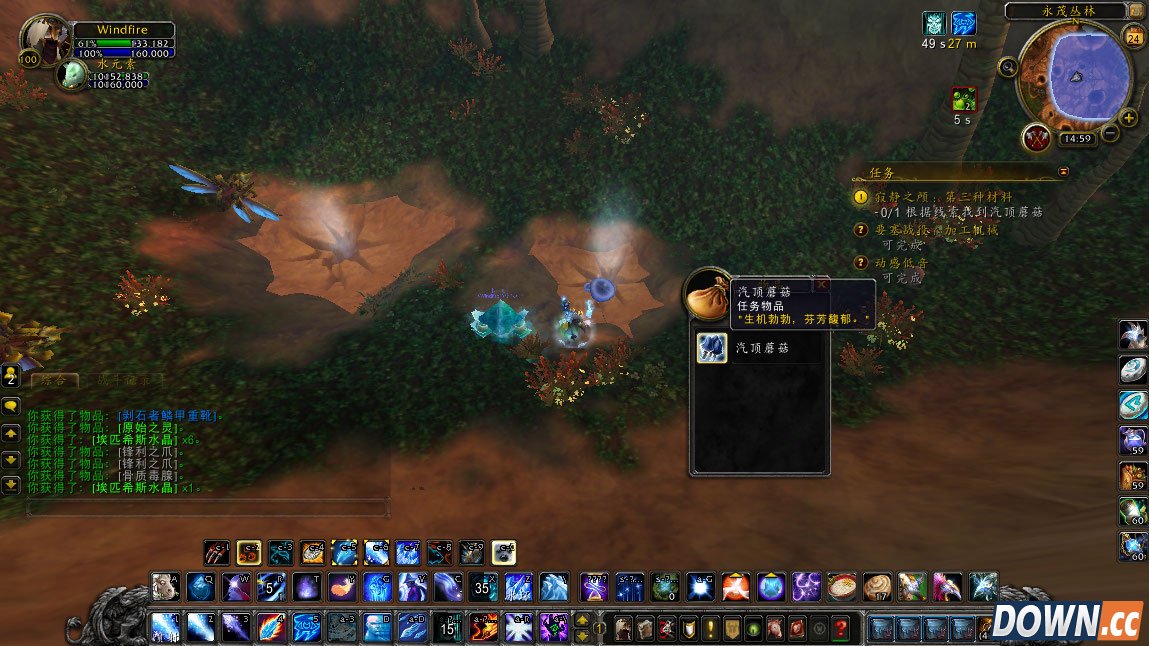Open the 动感低音 quest entry
Screen dimensions: 1149x646
[902, 262]
